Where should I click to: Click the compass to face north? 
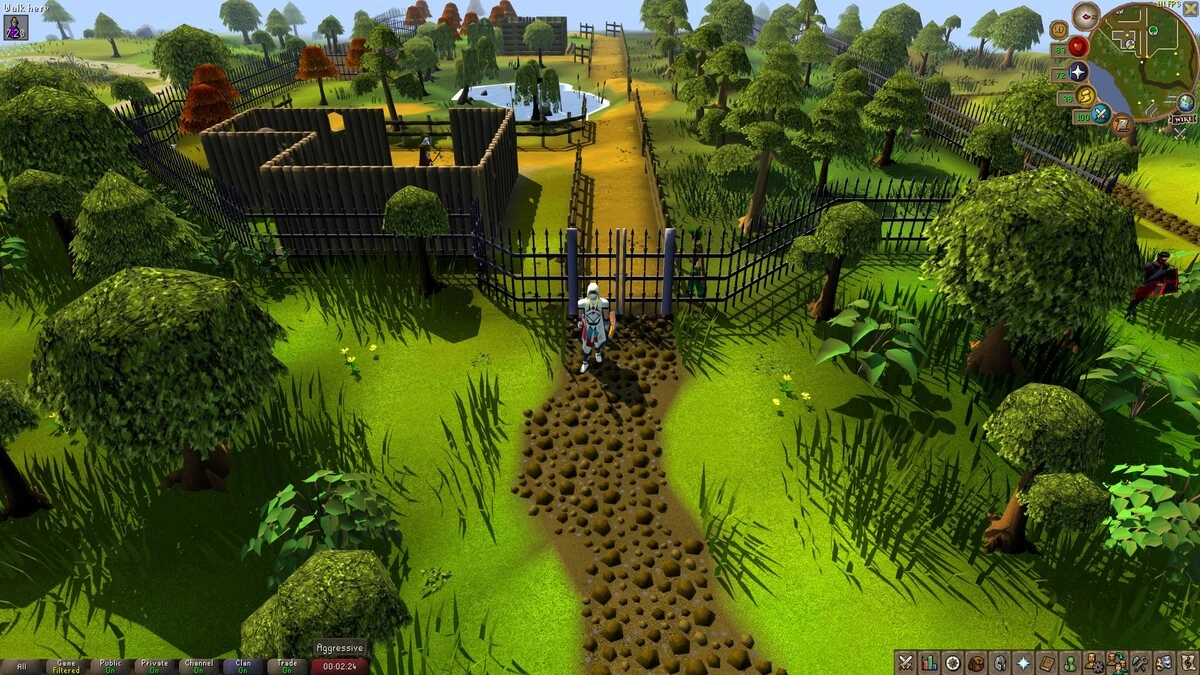pyautogui.click(x=1085, y=15)
